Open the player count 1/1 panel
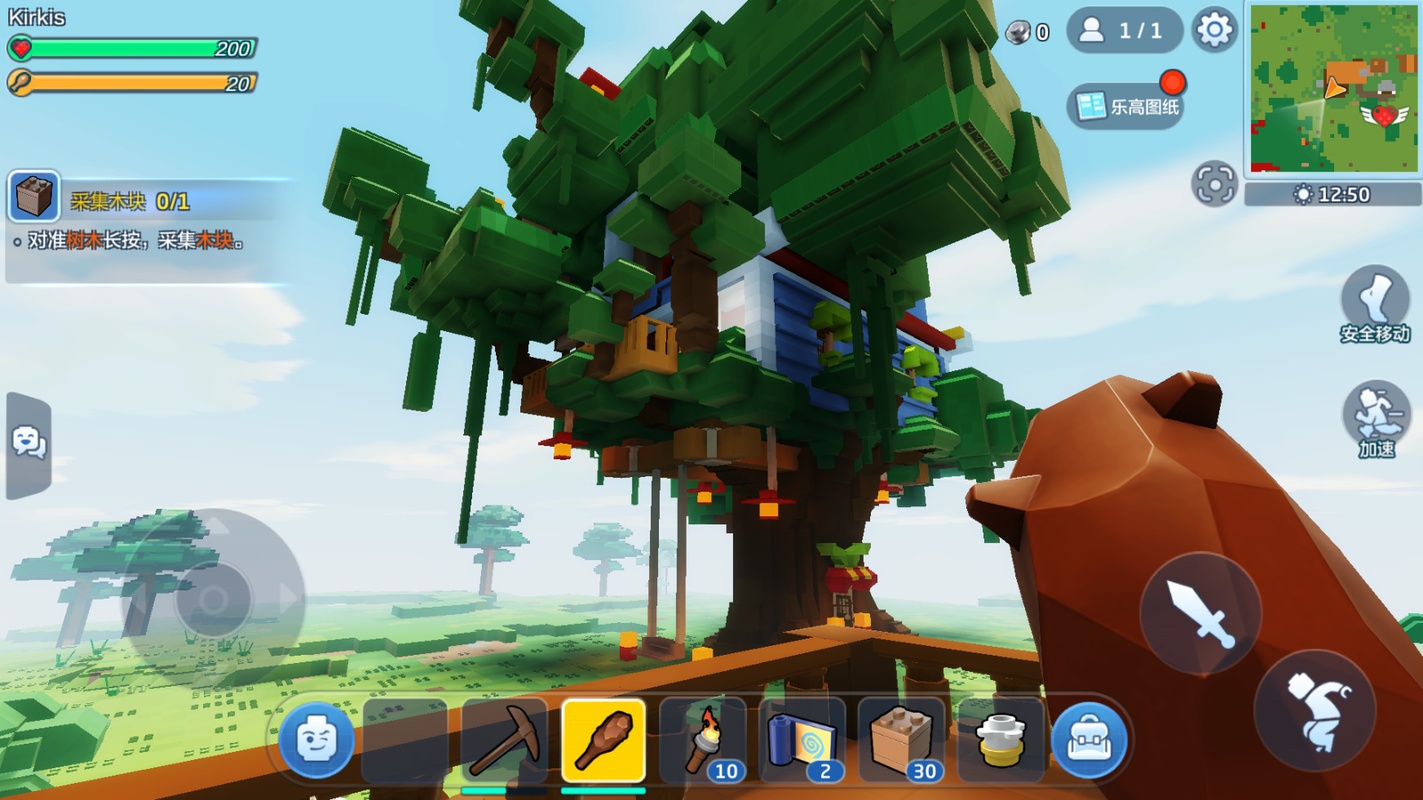This screenshot has width=1423, height=800. point(1124,31)
